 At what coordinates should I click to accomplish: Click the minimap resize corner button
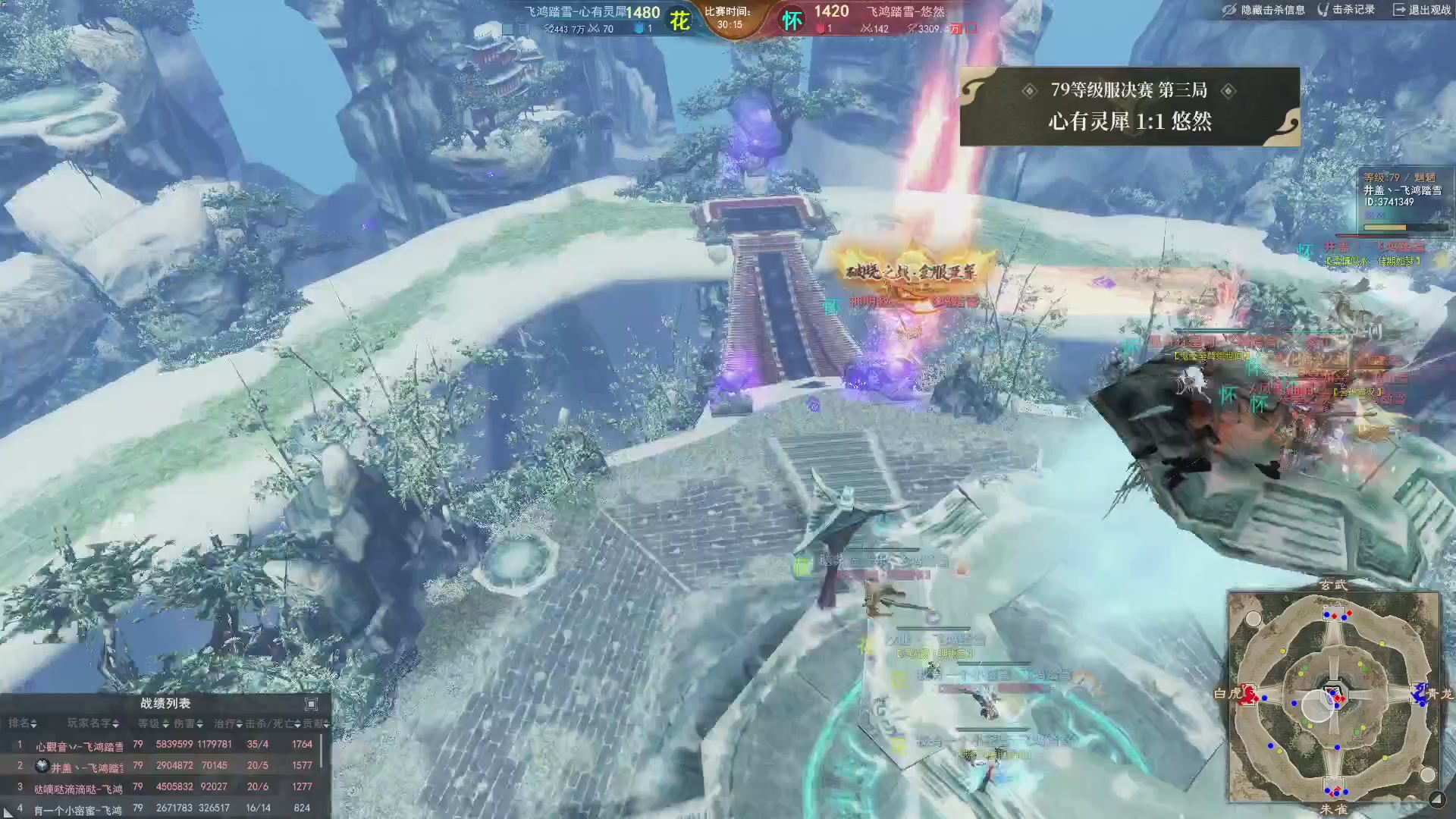pos(1436,799)
